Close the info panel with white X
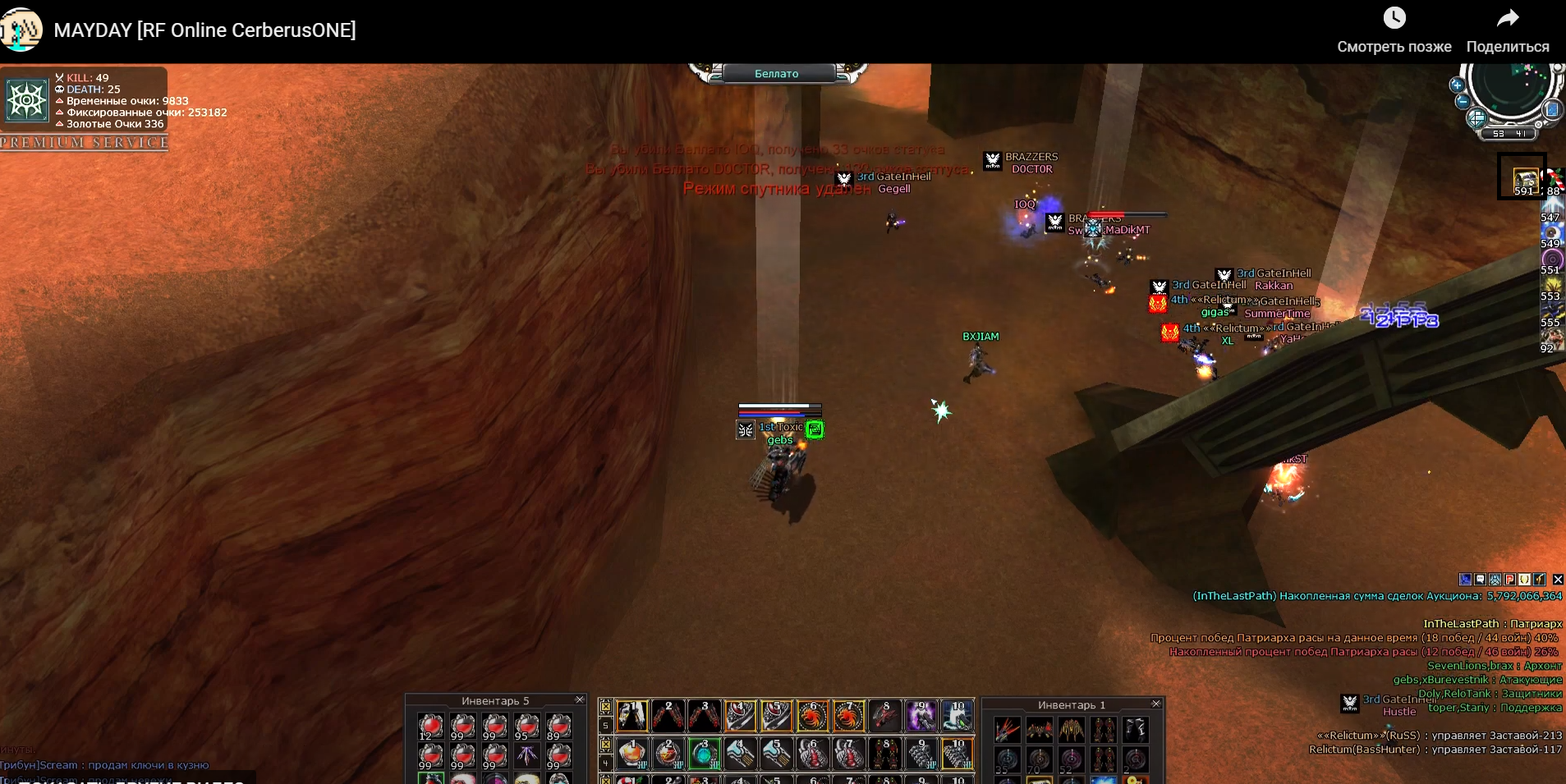Screen dimensions: 1566x784 coord(1558,580)
